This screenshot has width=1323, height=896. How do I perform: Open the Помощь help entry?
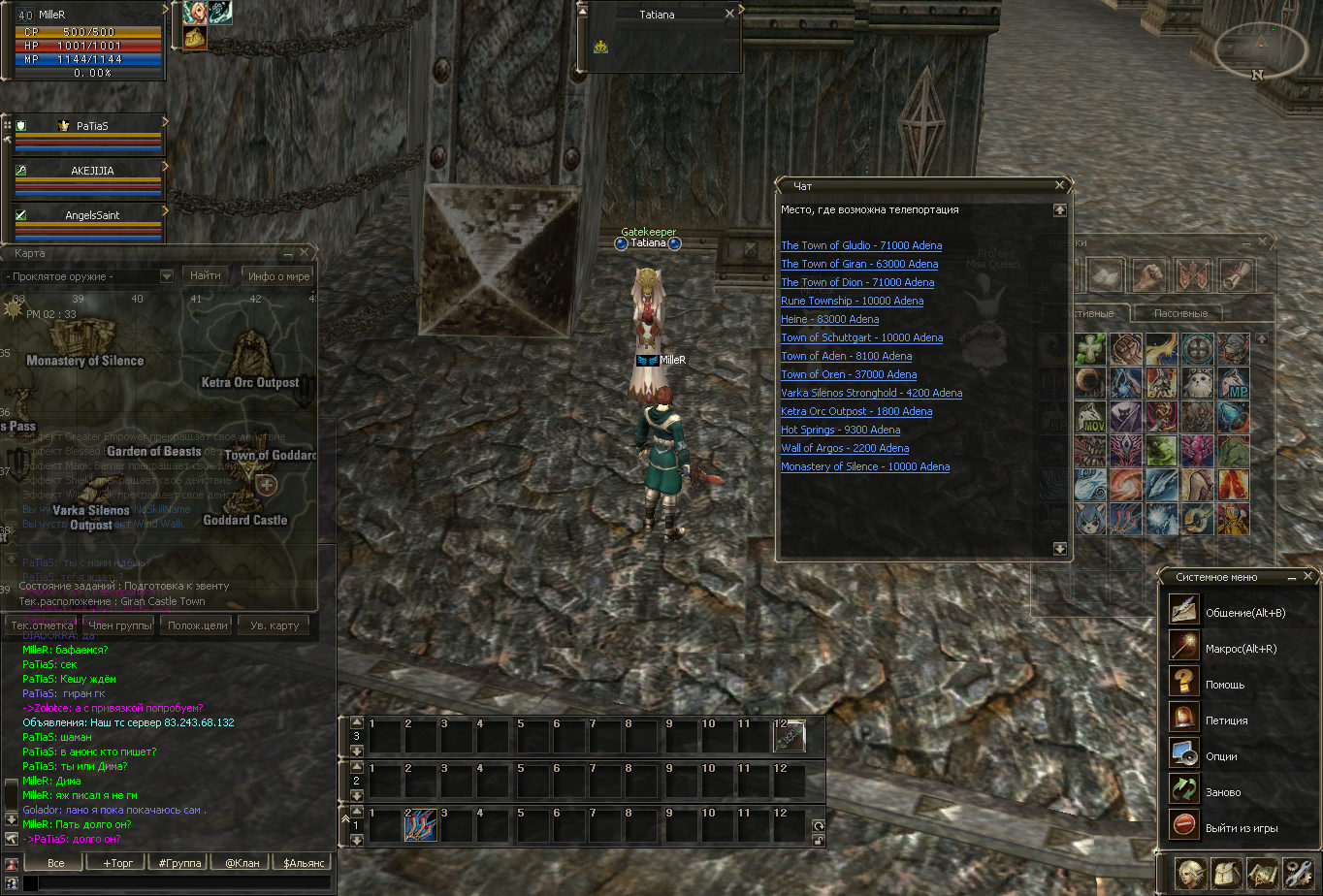(x=1224, y=685)
